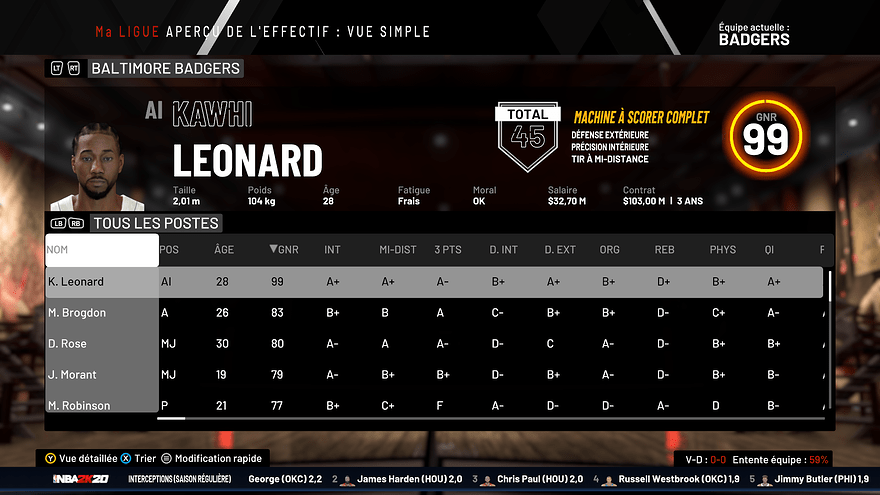This screenshot has width=880, height=495.
Task: Click the GNR column header
Action: 284,250
